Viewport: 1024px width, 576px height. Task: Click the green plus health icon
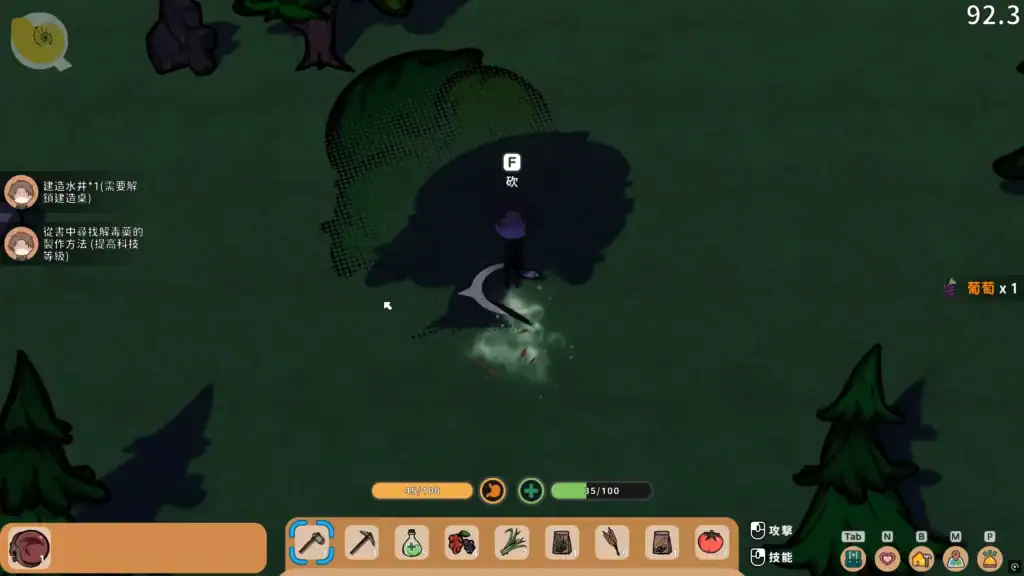point(531,490)
